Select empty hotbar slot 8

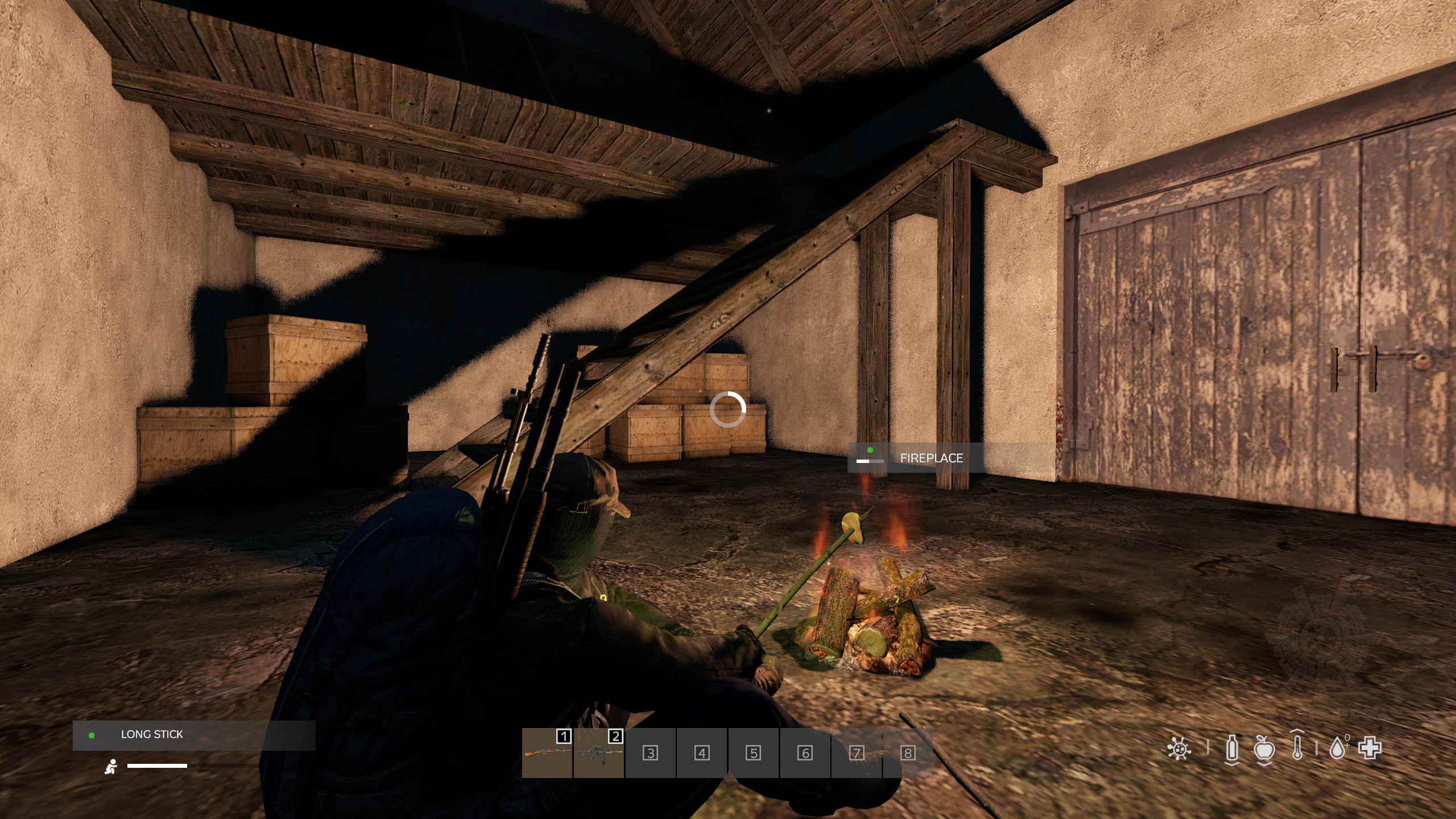click(x=908, y=753)
